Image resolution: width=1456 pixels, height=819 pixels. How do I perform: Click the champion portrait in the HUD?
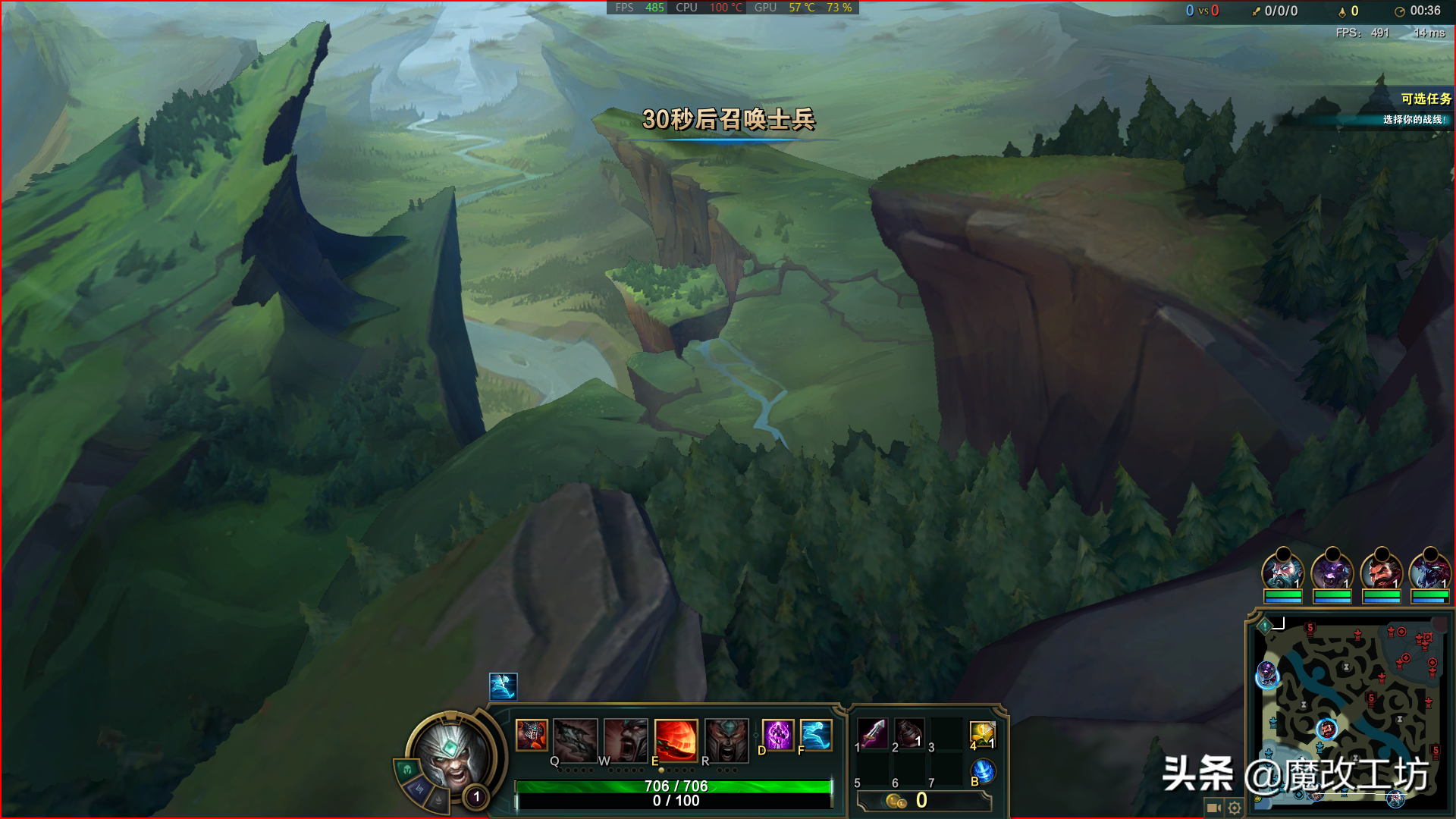point(451,754)
